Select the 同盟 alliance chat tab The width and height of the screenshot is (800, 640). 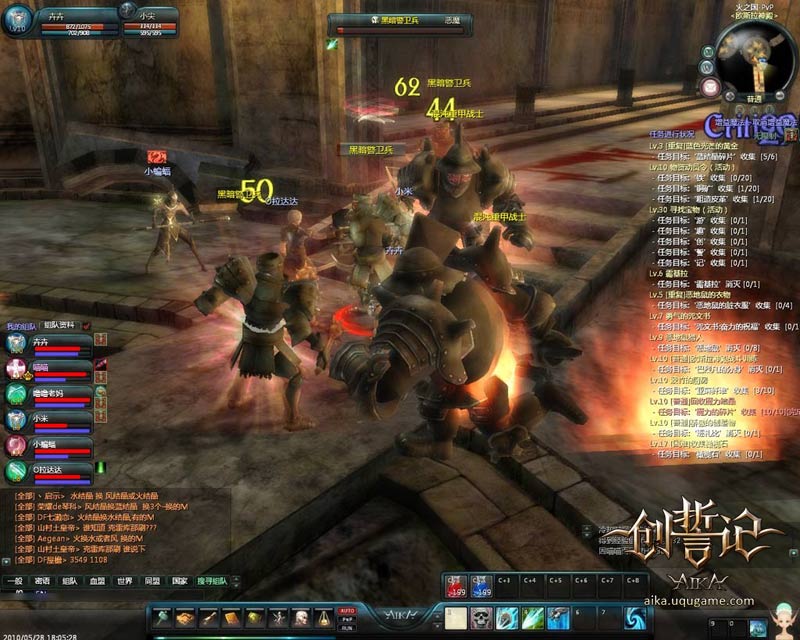point(152,580)
